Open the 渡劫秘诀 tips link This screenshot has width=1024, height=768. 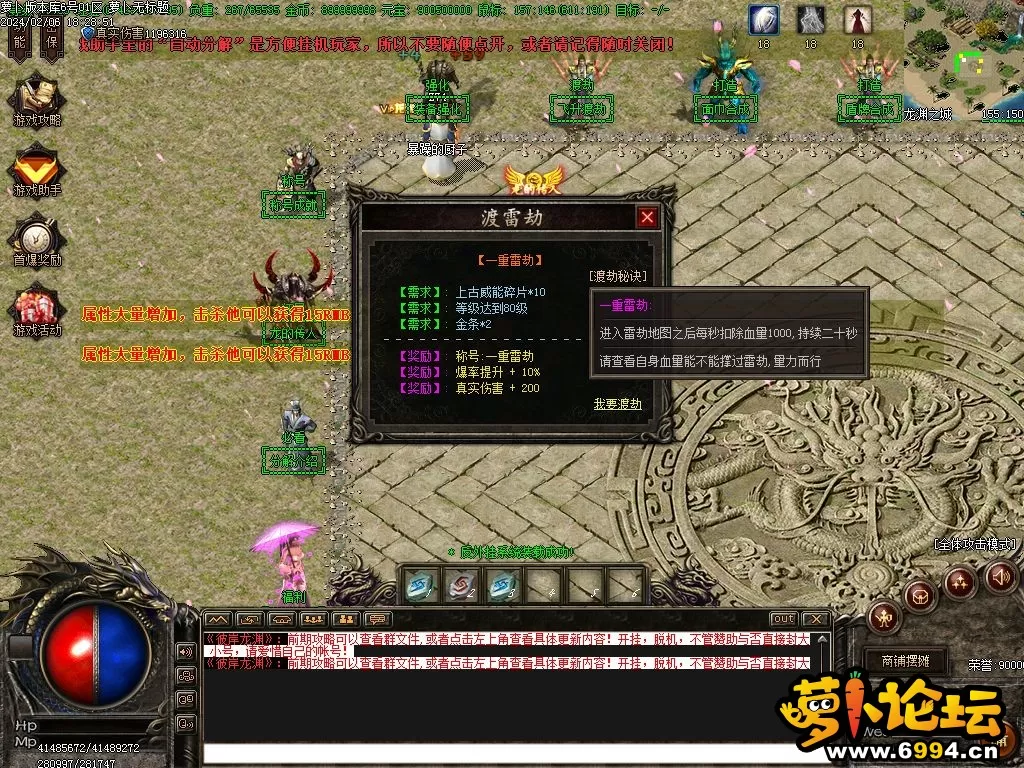pos(617,276)
